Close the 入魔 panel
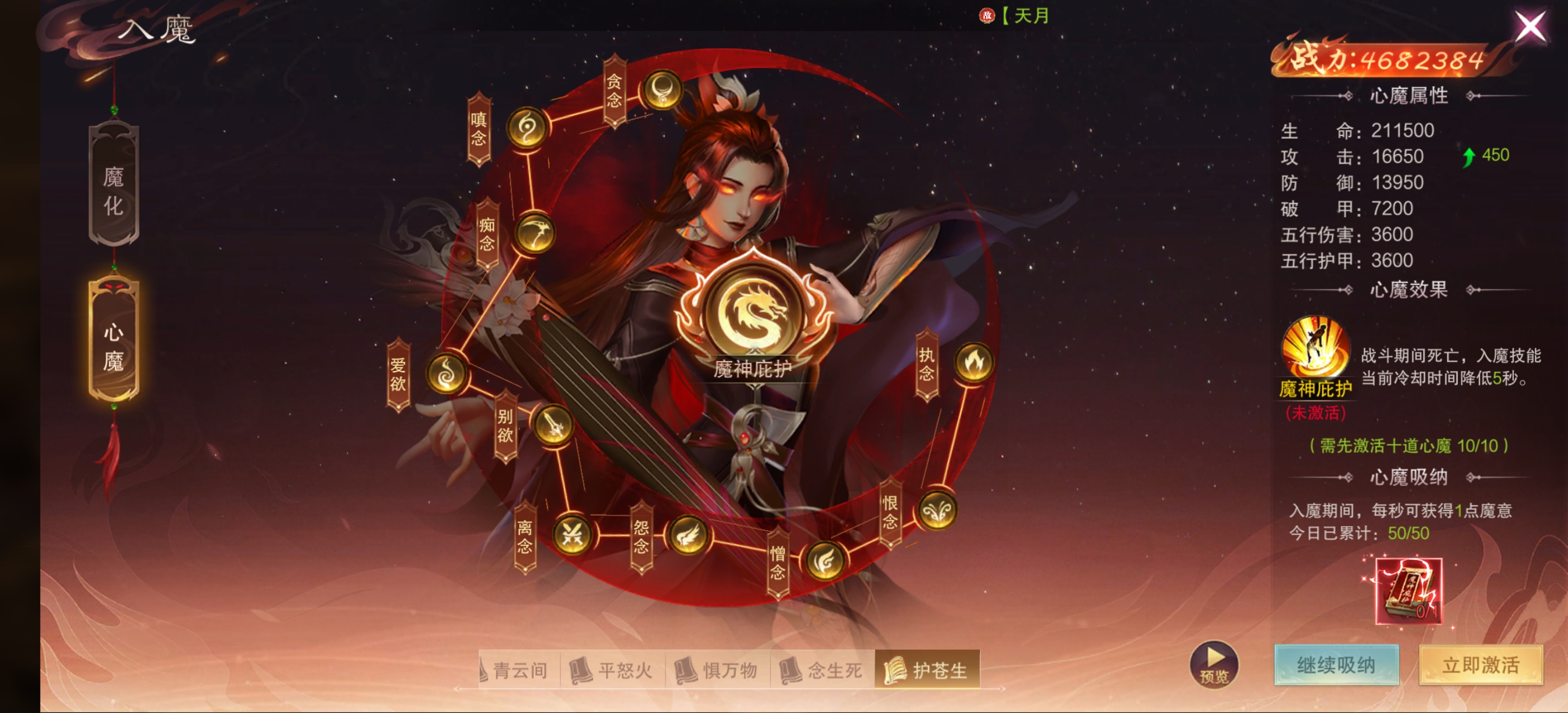Screen dimensions: 1568x713 pyautogui.click(x=1529, y=27)
